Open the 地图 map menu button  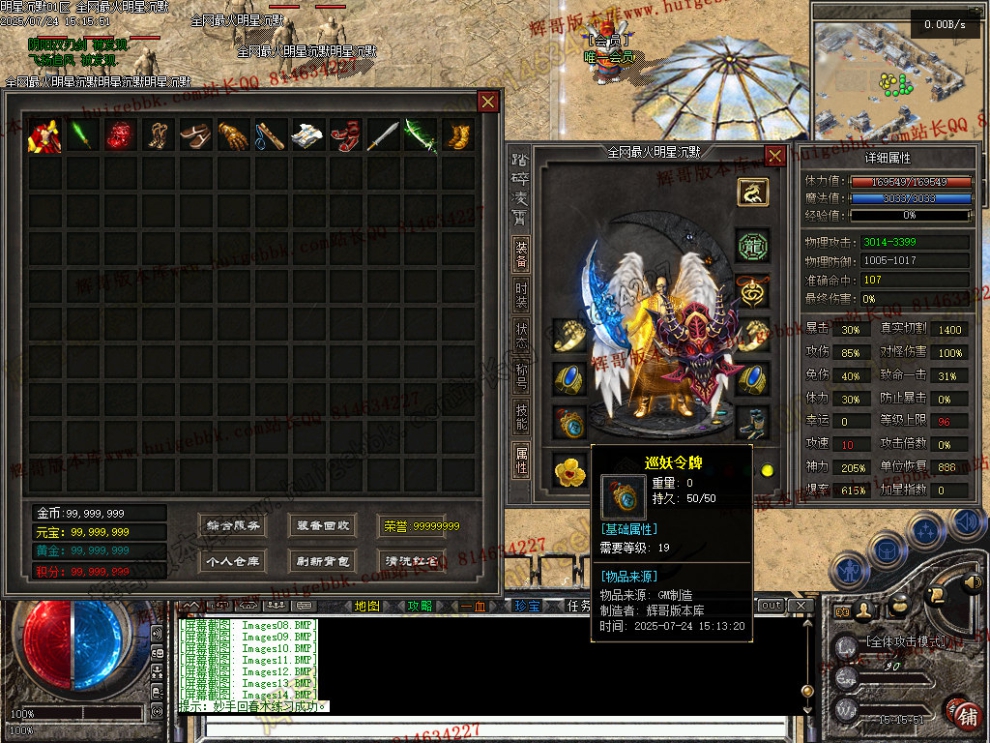pos(368,606)
